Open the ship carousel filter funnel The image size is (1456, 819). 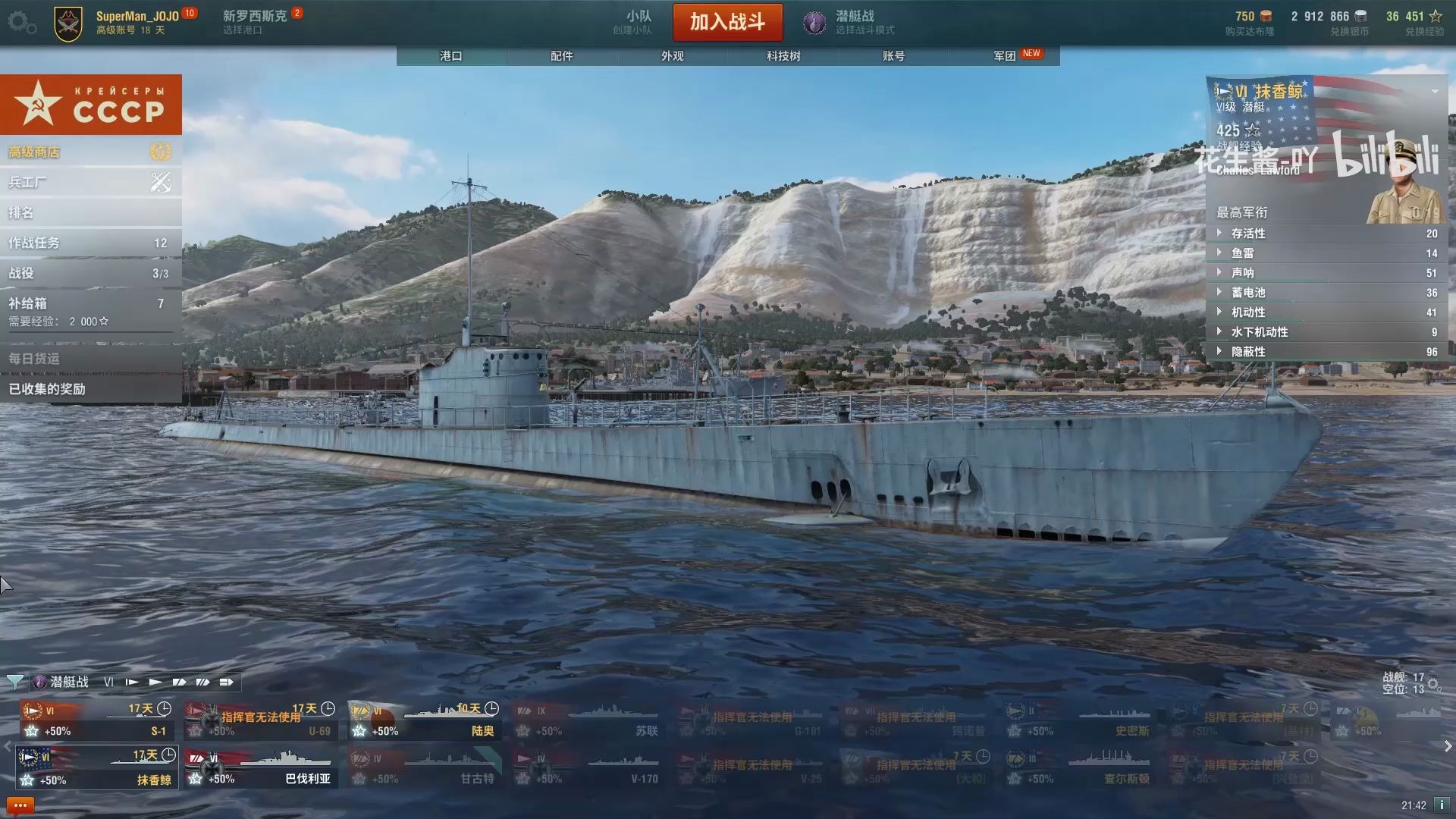pyautogui.click(x=14, y=682)
